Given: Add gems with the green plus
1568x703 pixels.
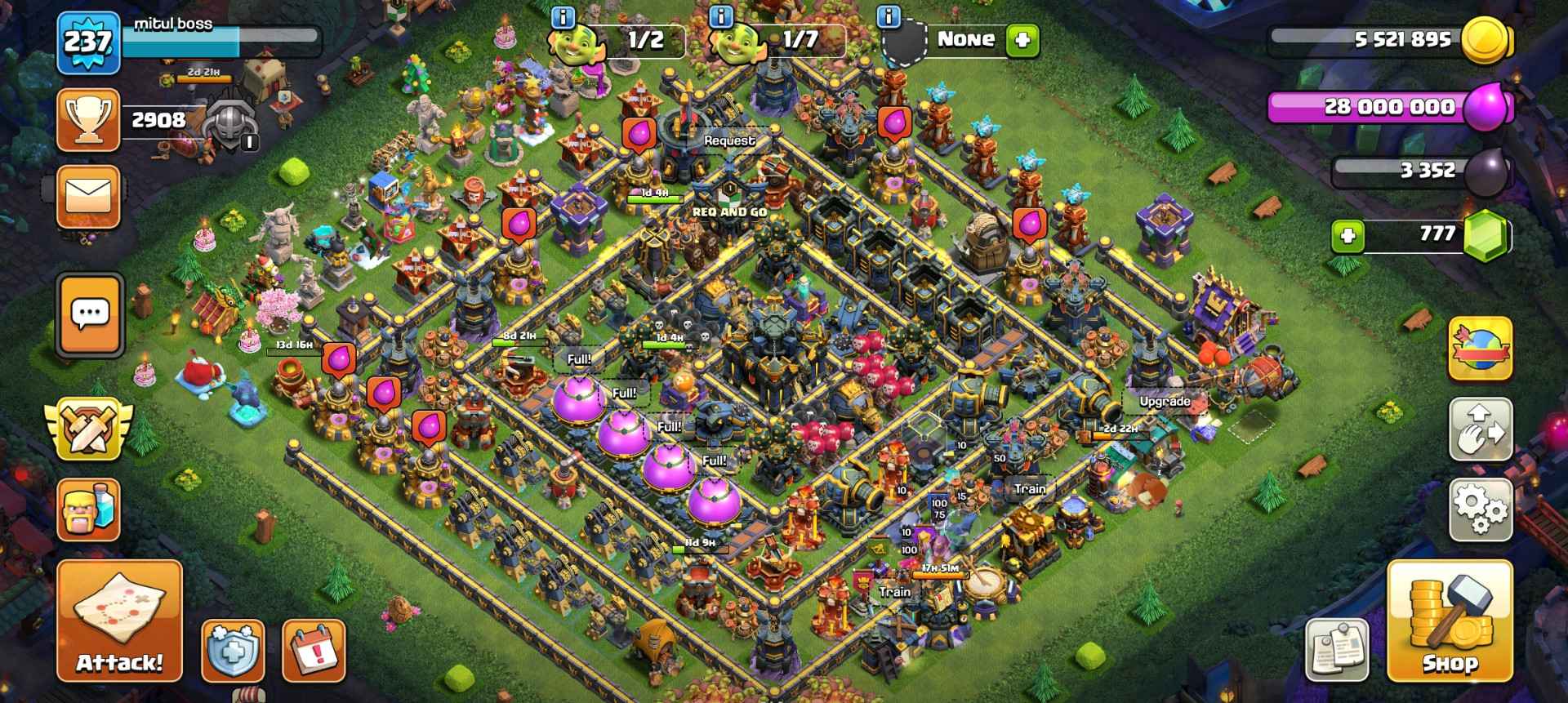Looking at the screenshot, I should [1347, 237].
